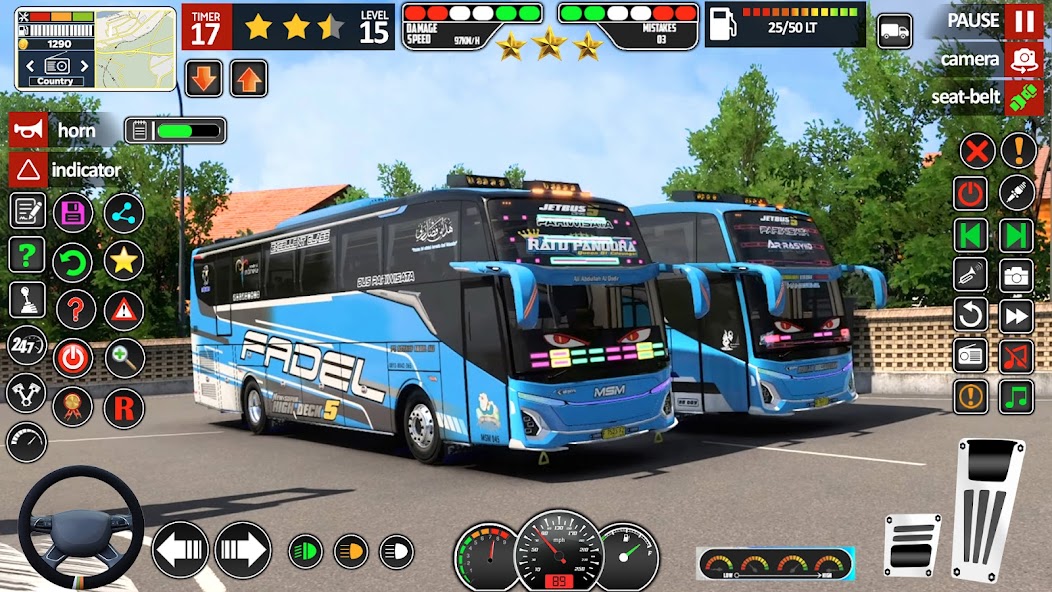The width and height of the screenshot is (1052, 592).
Task: Click the magenta floppy disk save icon
Action: (73, 212)
